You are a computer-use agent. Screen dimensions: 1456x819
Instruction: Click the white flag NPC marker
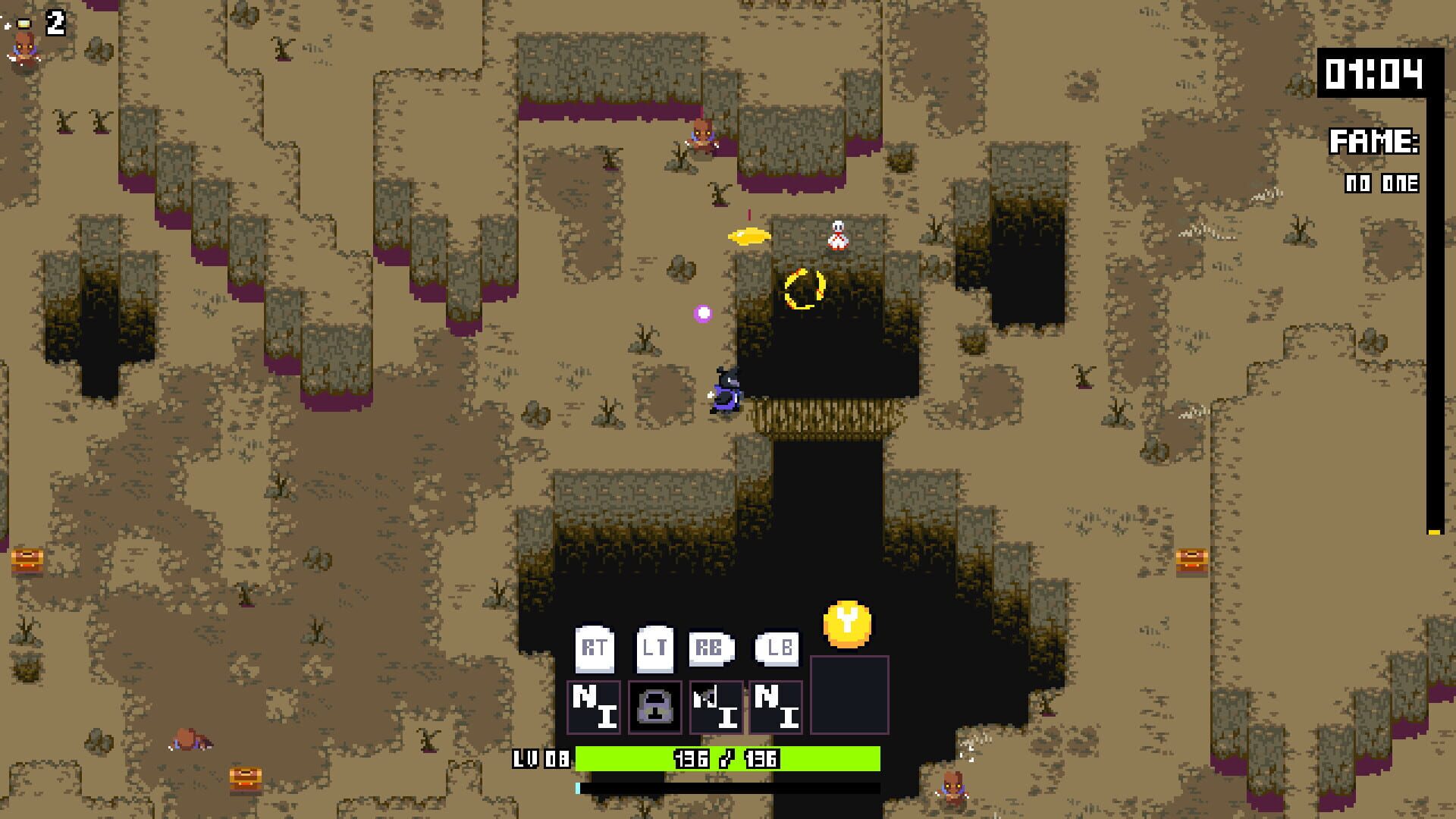[x=837, y=234]
